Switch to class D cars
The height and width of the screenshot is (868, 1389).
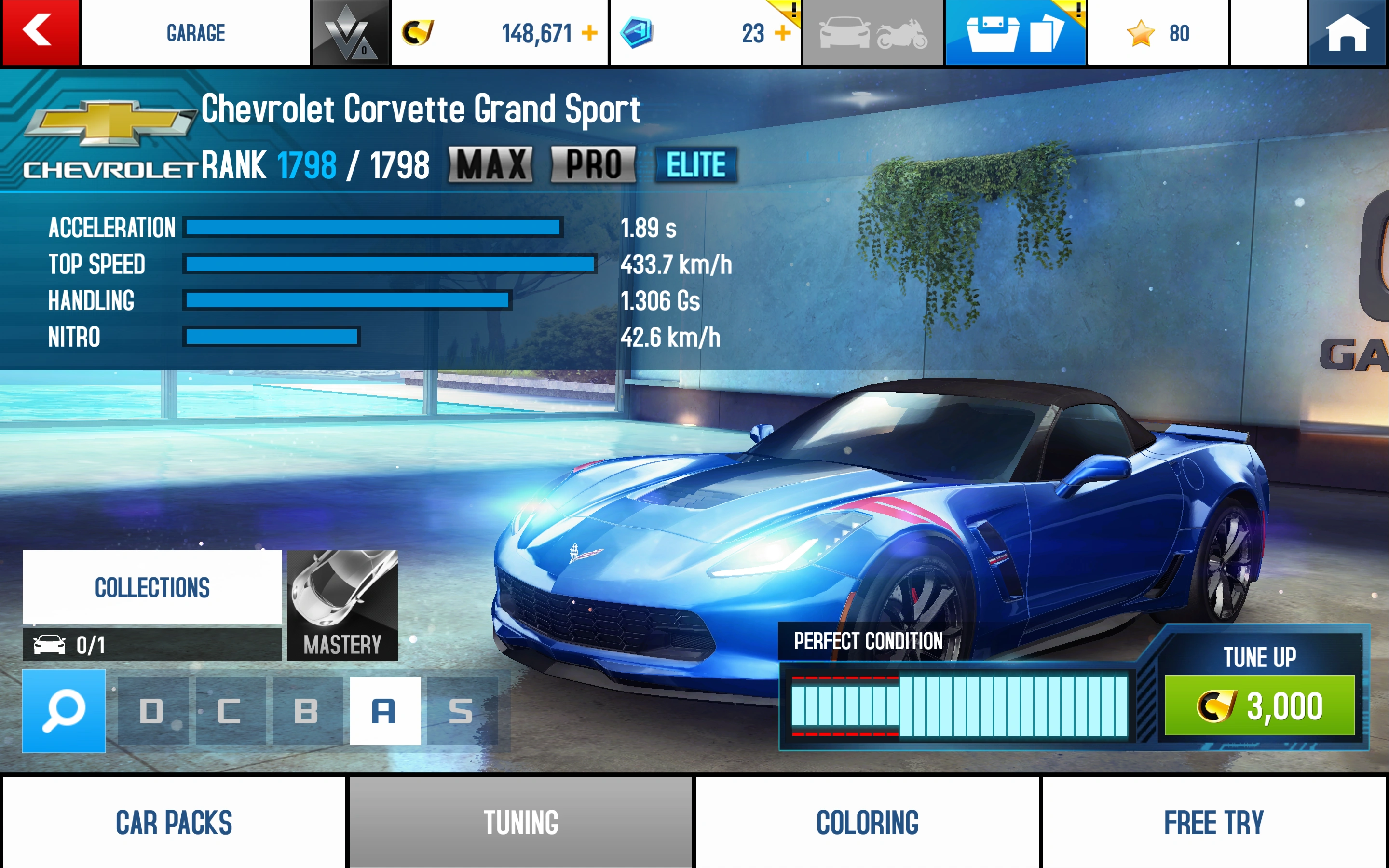[x=153, y=711]
